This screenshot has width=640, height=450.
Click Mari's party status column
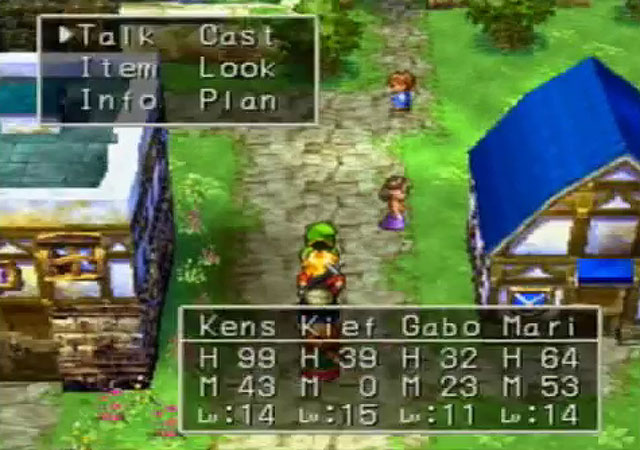tap(540, 327)
